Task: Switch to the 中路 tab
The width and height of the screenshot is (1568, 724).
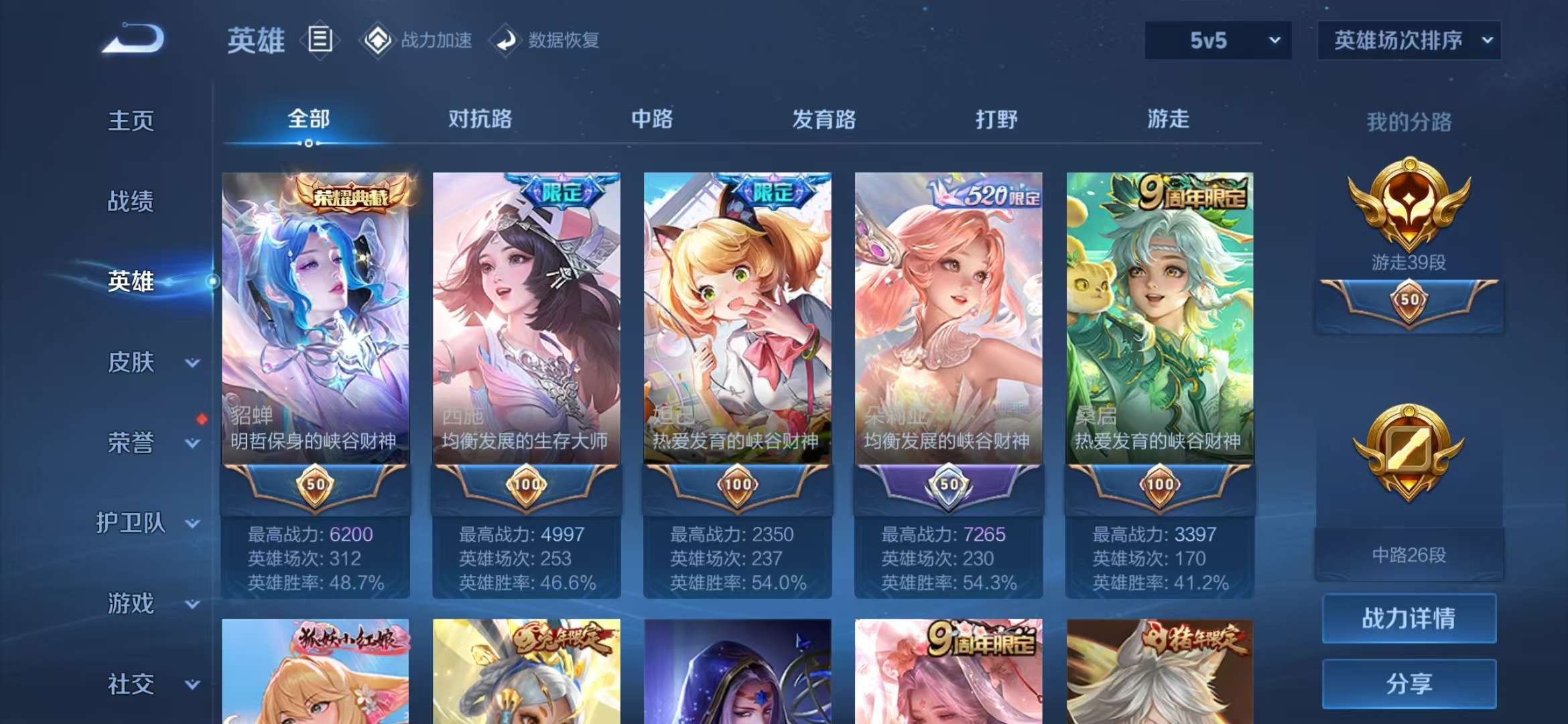Action: 651,119
